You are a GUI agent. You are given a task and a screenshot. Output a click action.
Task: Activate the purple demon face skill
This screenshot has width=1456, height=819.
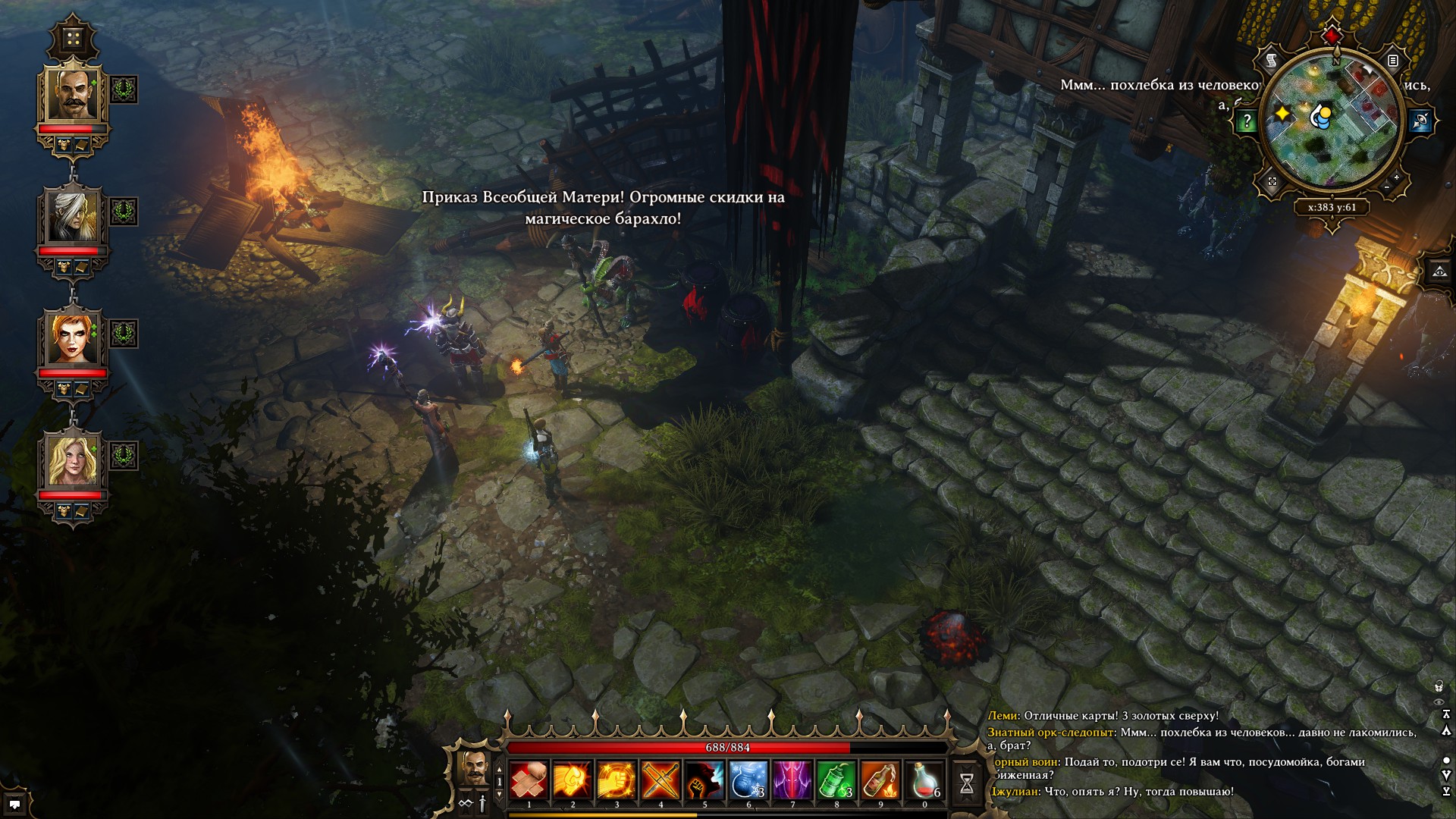tap(792, 780)
